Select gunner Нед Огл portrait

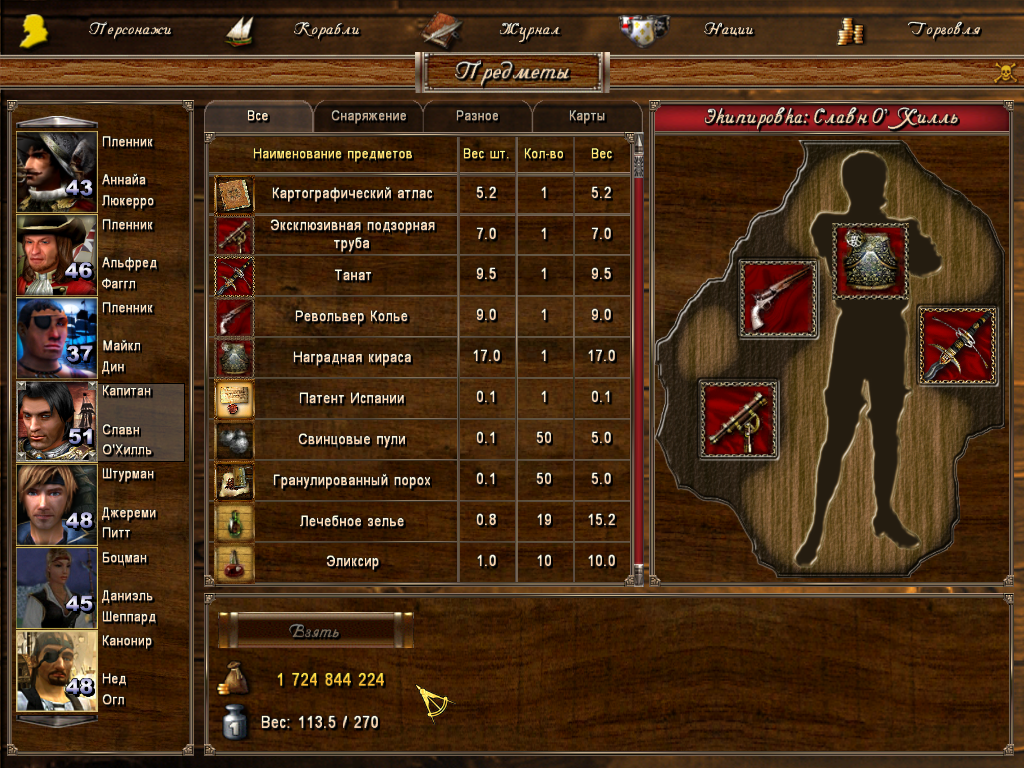[57, 670]
